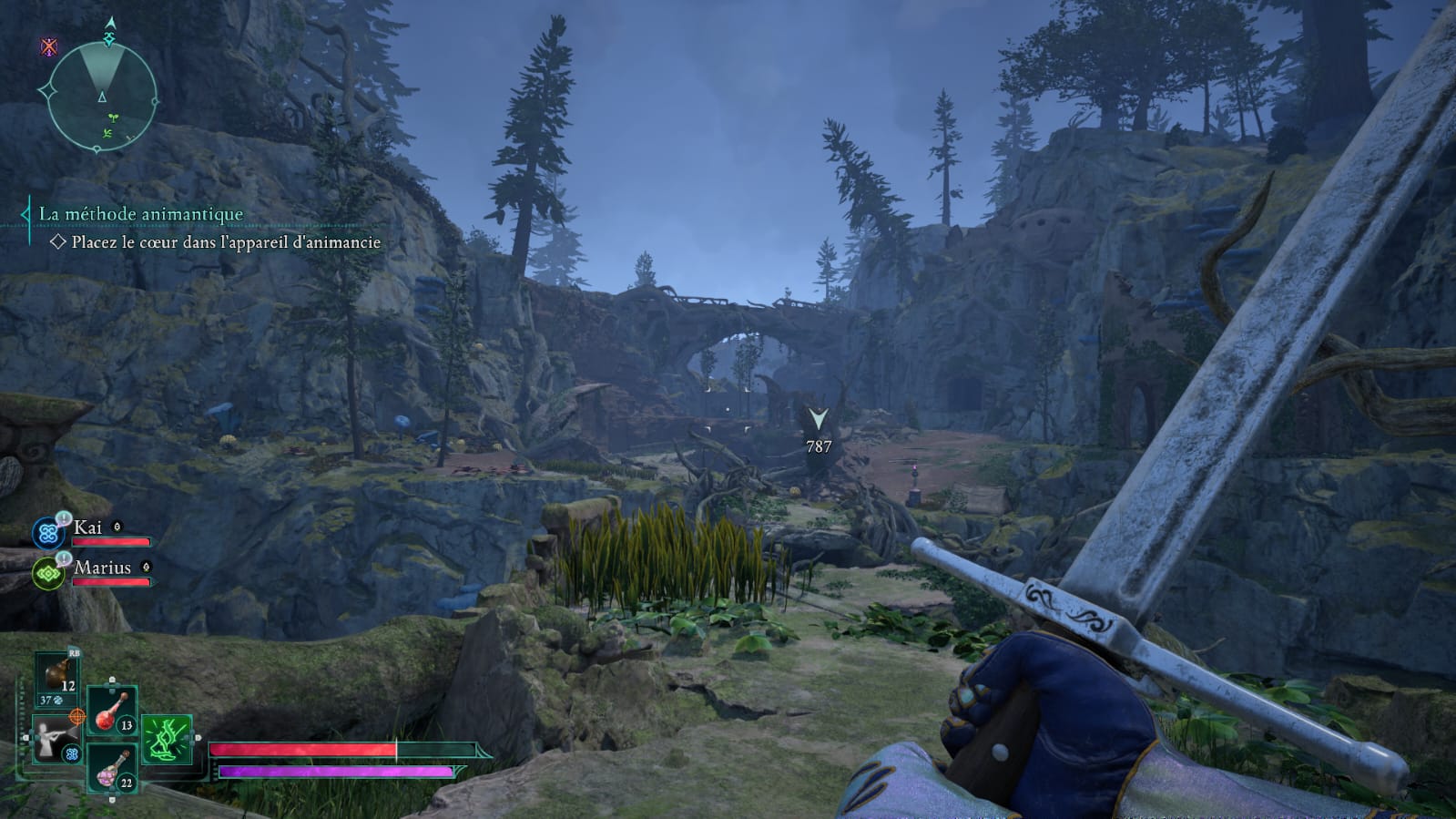Screen dimensions: 1456x819
Task: Open the La méthode animantique quest tracker
Action: (140, 214)
